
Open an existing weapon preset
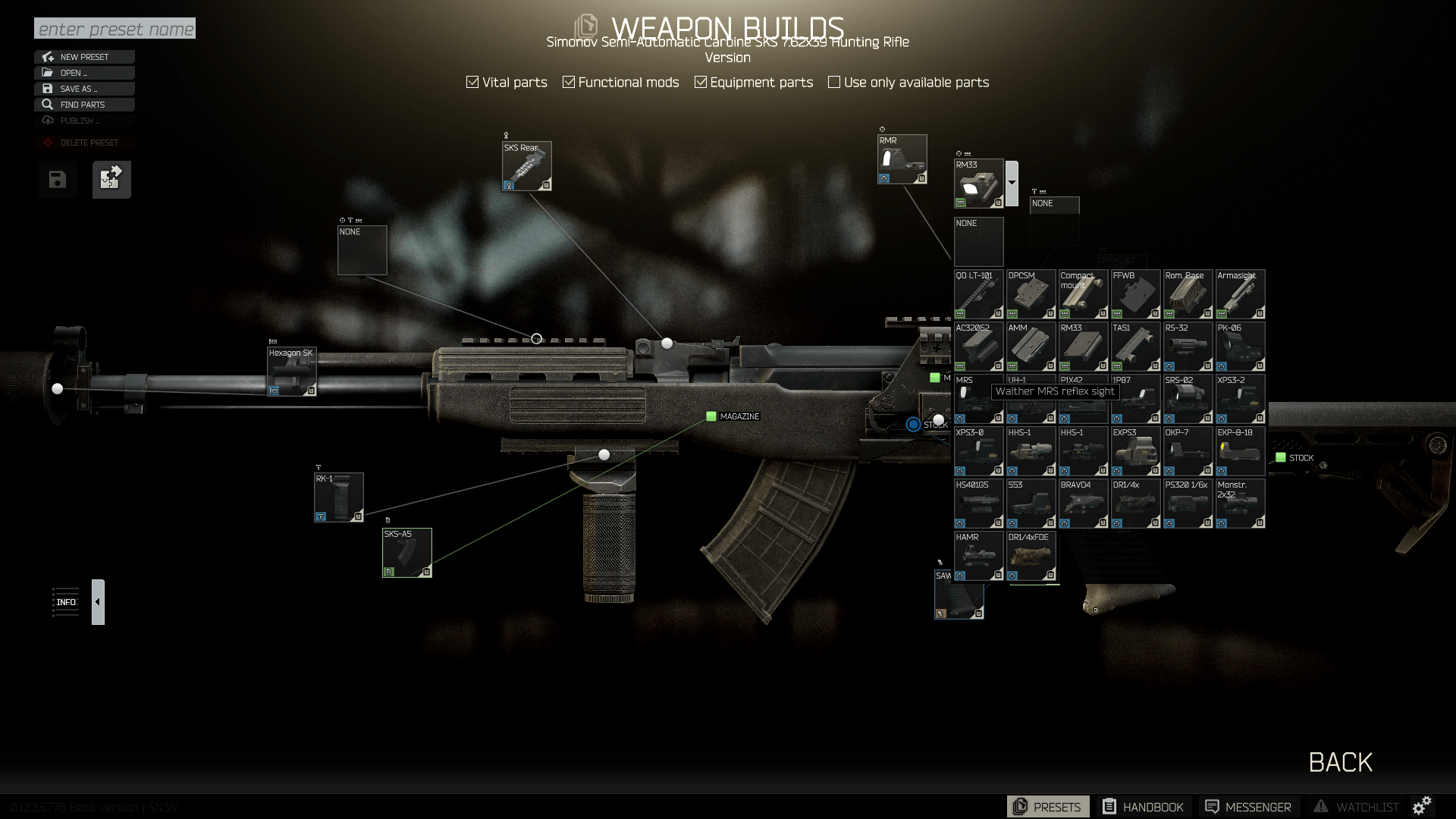84,73
